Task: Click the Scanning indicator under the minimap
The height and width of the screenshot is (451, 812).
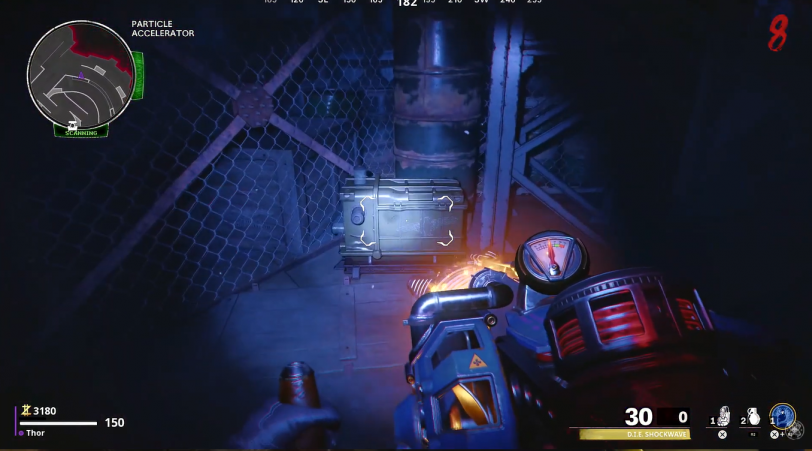Action: (x=81, y=131)
